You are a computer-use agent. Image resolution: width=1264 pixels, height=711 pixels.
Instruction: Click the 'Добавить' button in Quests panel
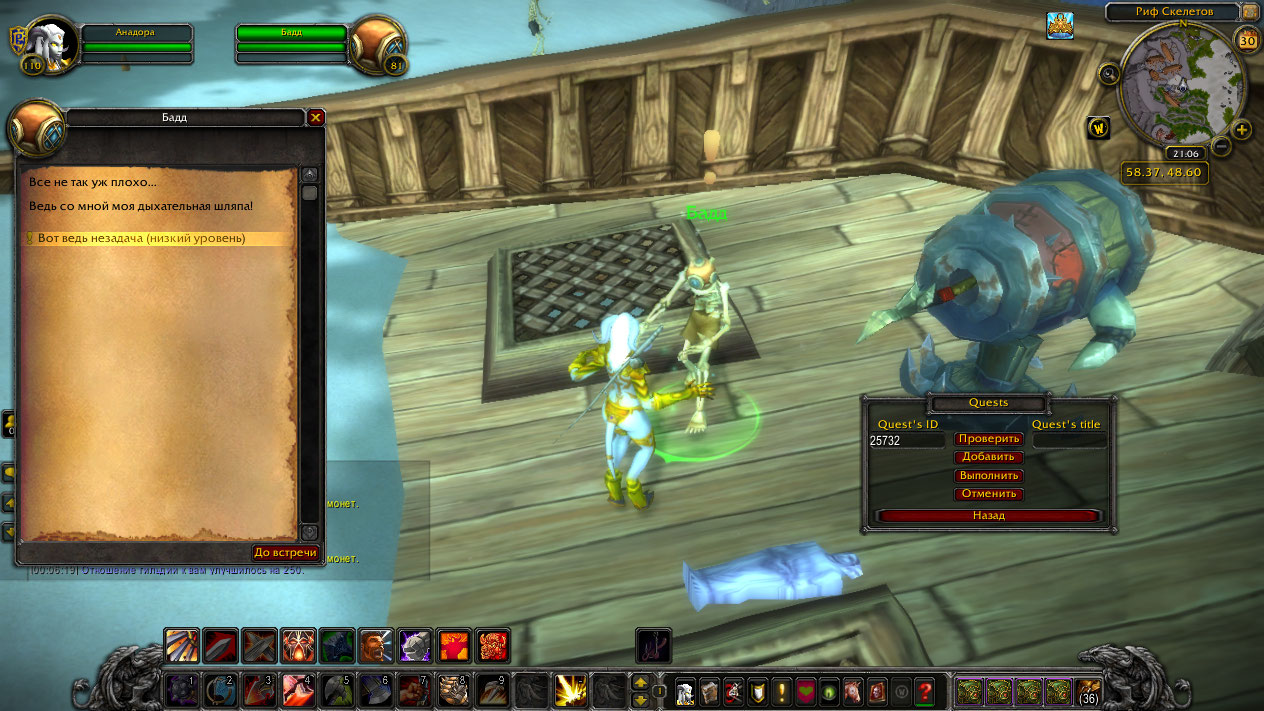coord(989,457)
